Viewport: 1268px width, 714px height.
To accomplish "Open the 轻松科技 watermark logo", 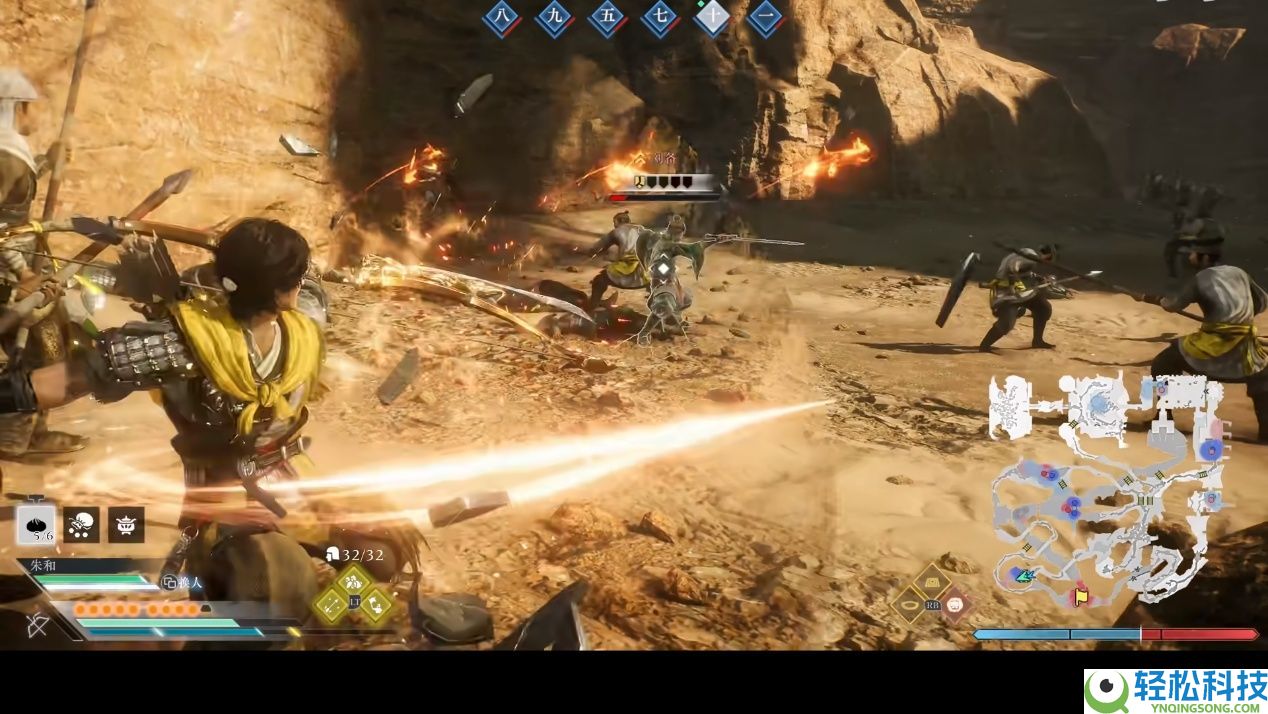I will coord(1176,691).
